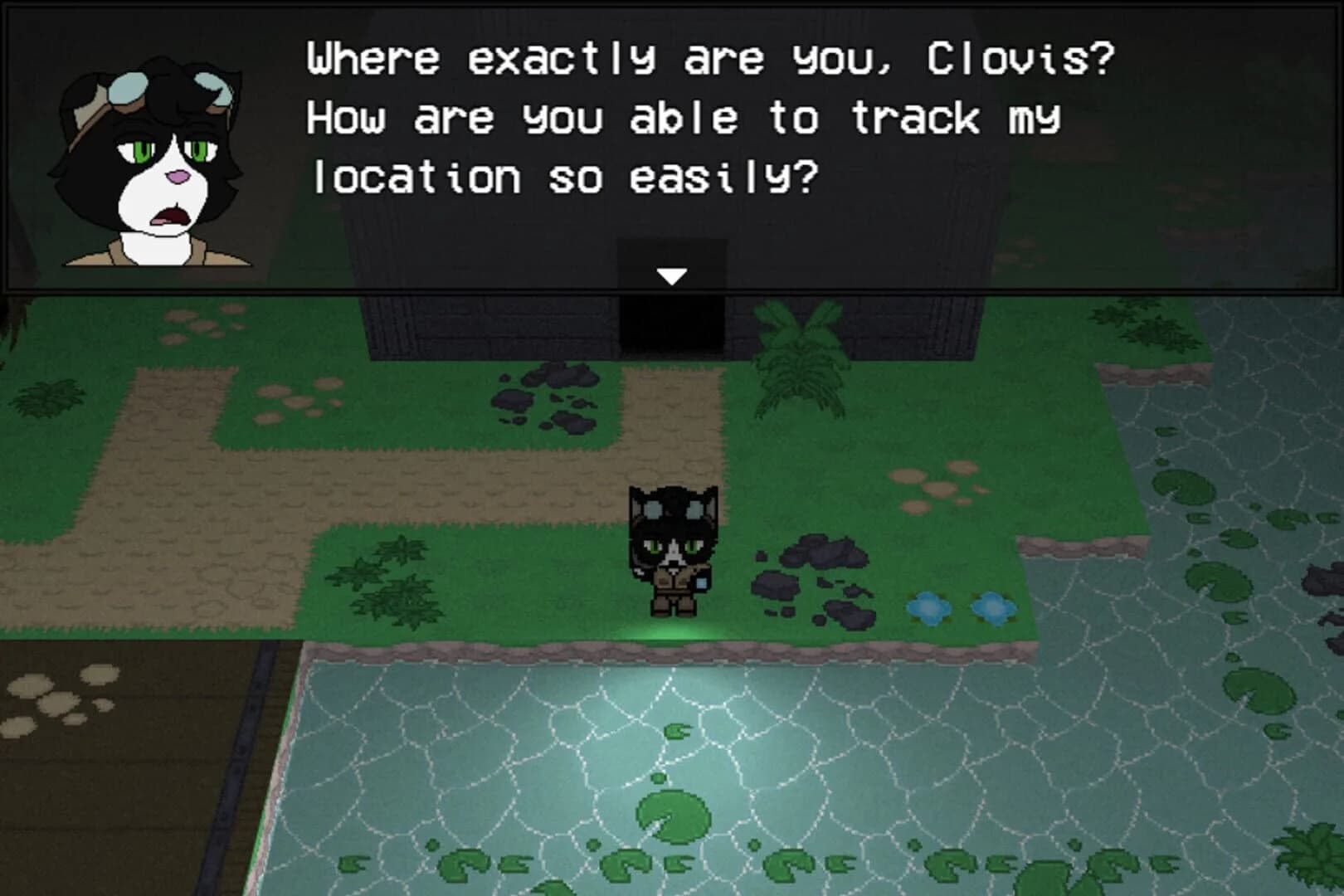
Task: Click the dark rock pile beside the cat
Action: [813, 572]
